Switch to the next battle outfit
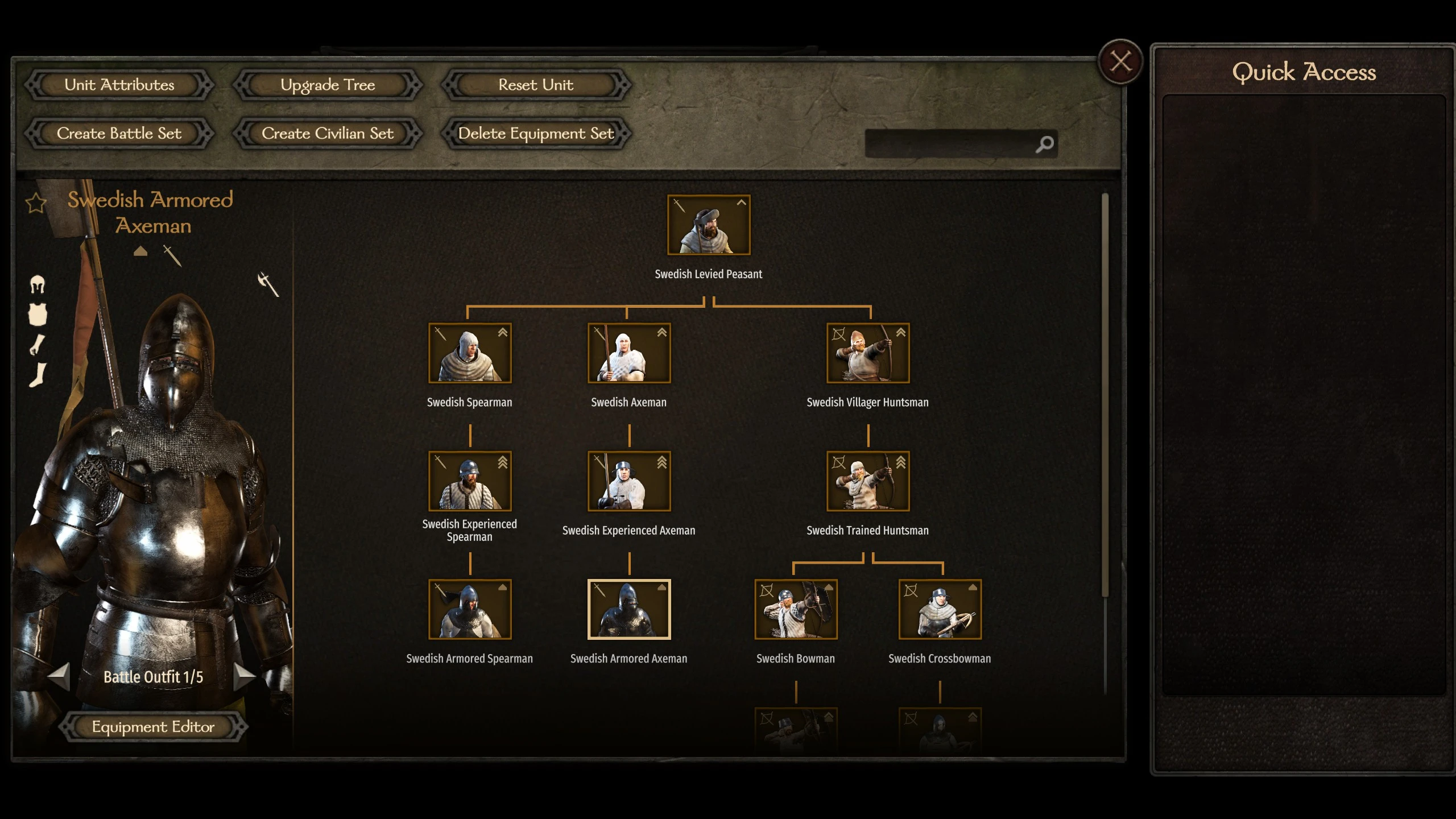Screen dimensions: 1456x819 click(x=245, y=676)
